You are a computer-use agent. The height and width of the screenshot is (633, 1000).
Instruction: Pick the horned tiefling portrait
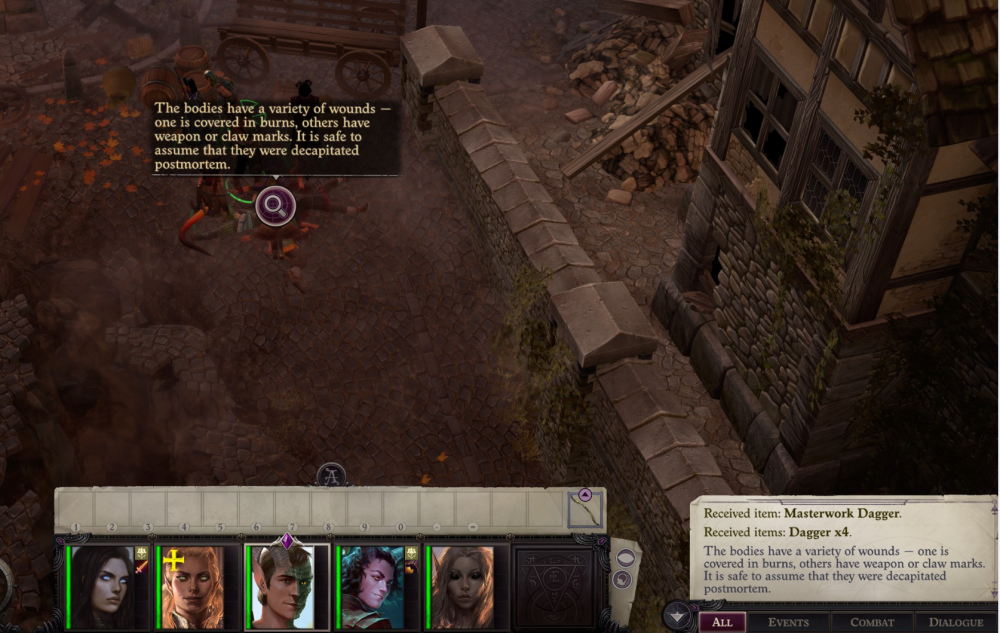tap(372, 587)
